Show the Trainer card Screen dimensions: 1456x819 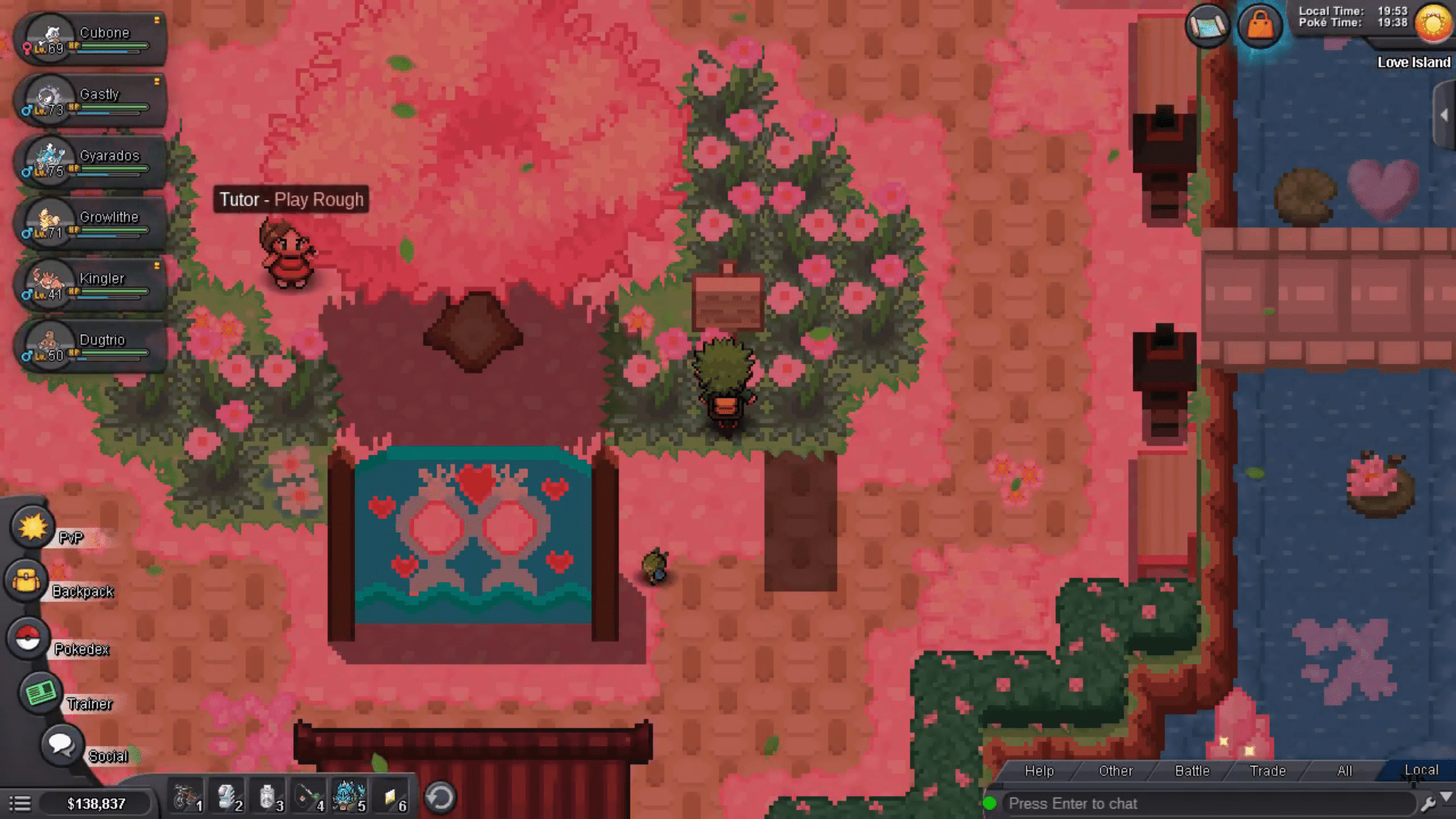[41, 692]
